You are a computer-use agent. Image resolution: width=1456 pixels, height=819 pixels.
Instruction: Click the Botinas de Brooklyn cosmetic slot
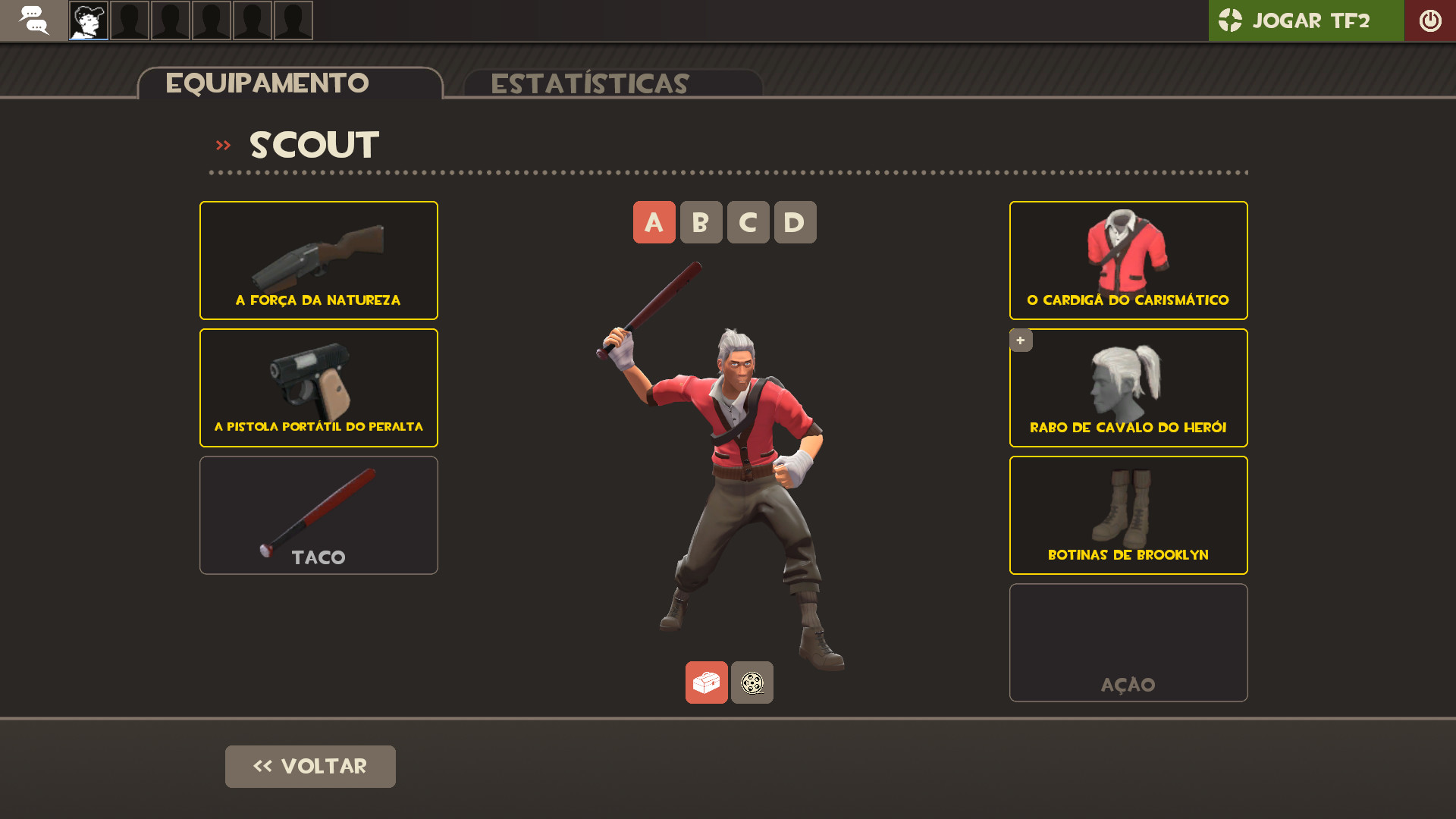(1128, 515)
